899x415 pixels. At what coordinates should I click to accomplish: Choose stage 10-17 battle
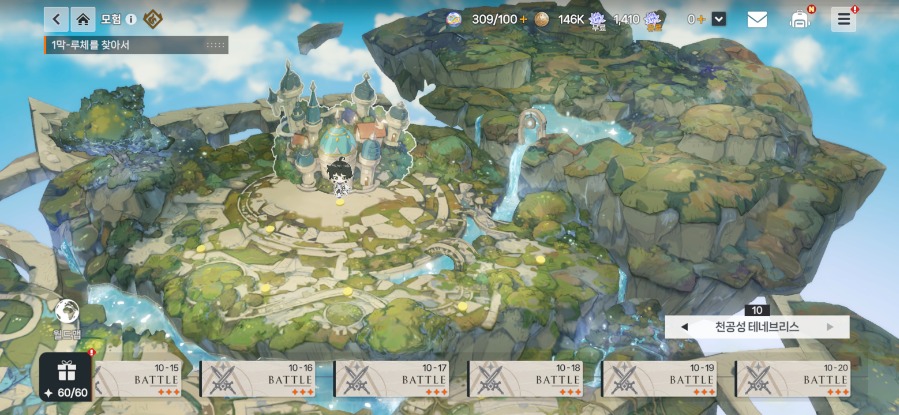(393, 380)
